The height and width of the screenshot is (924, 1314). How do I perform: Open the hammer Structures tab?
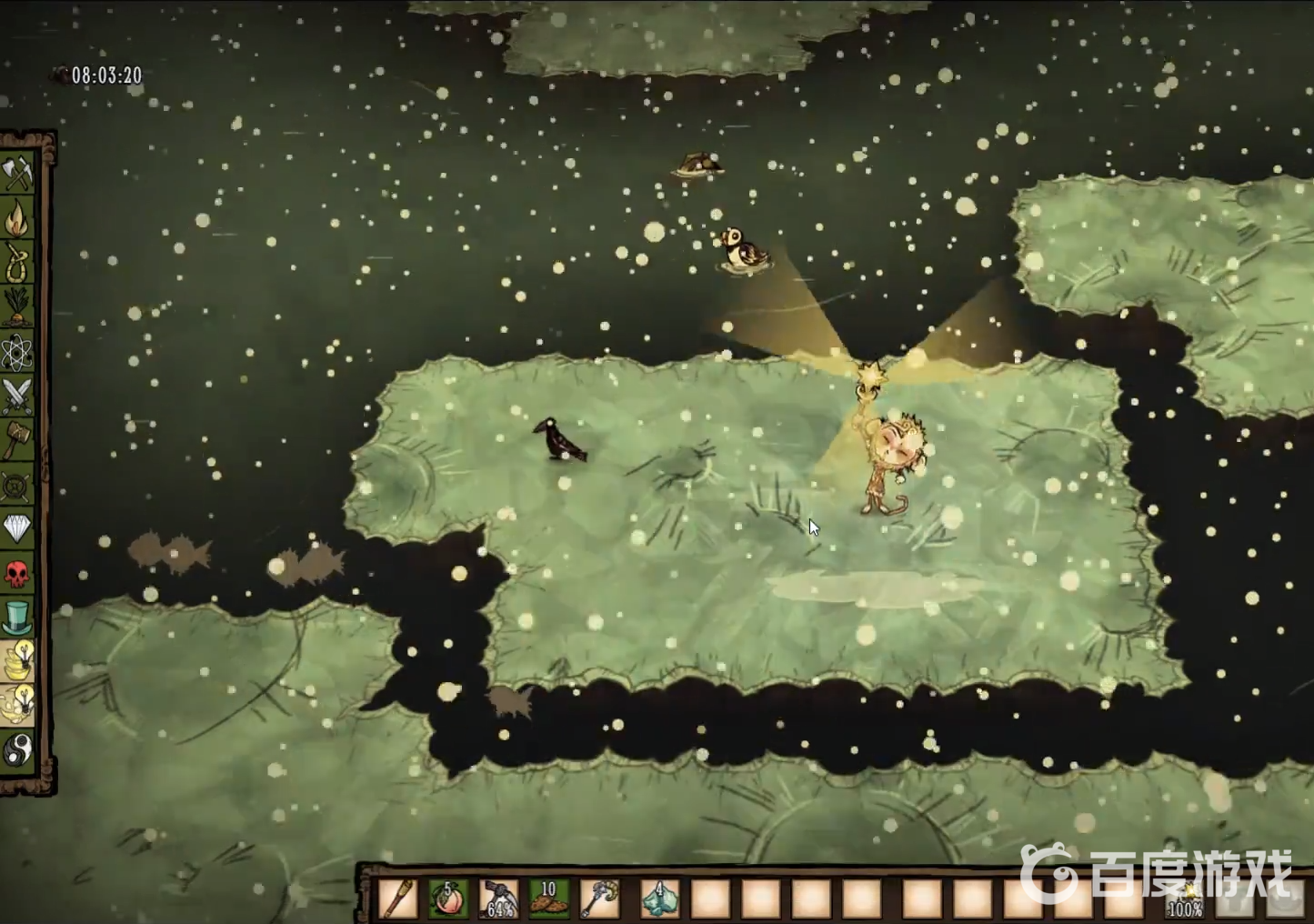point(17,440)
